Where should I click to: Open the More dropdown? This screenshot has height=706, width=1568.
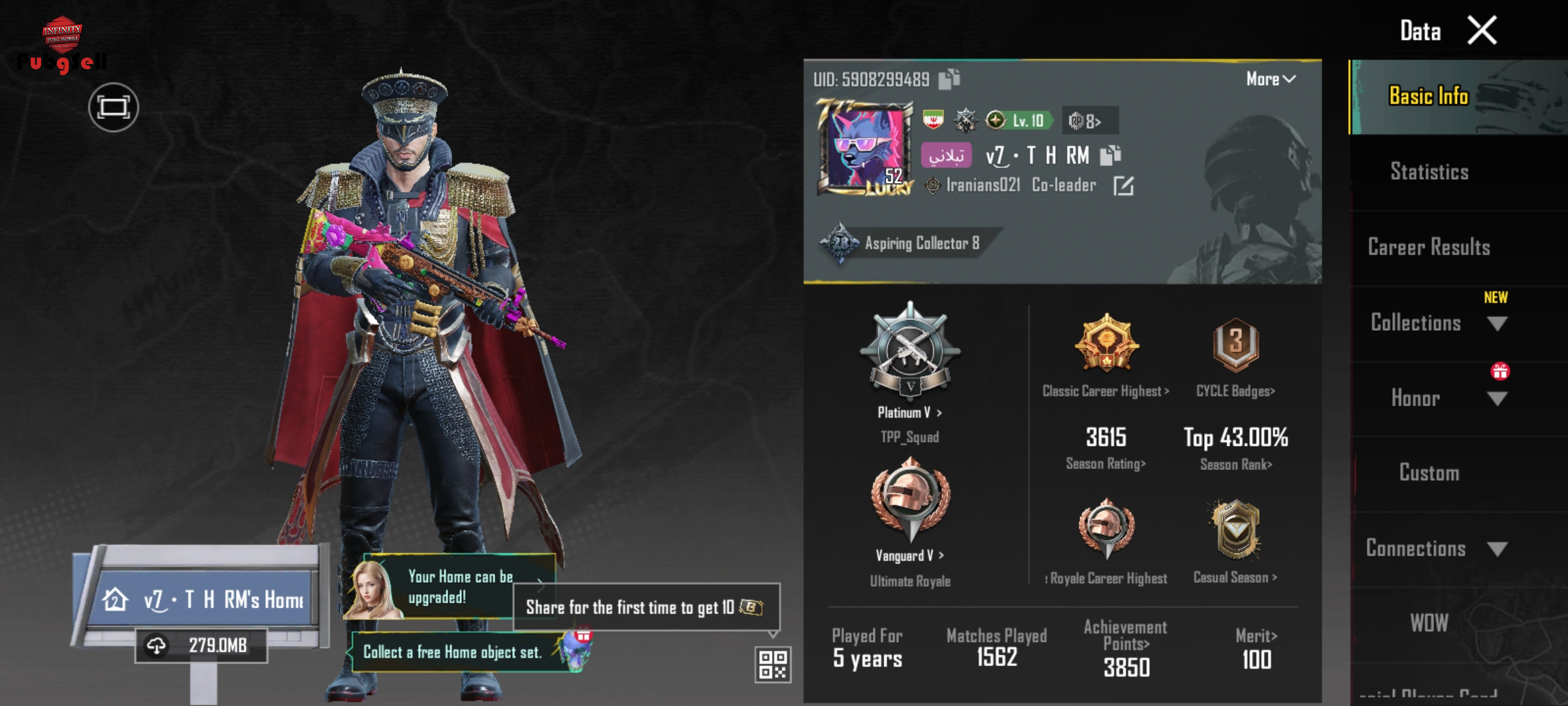[1270, 79]
